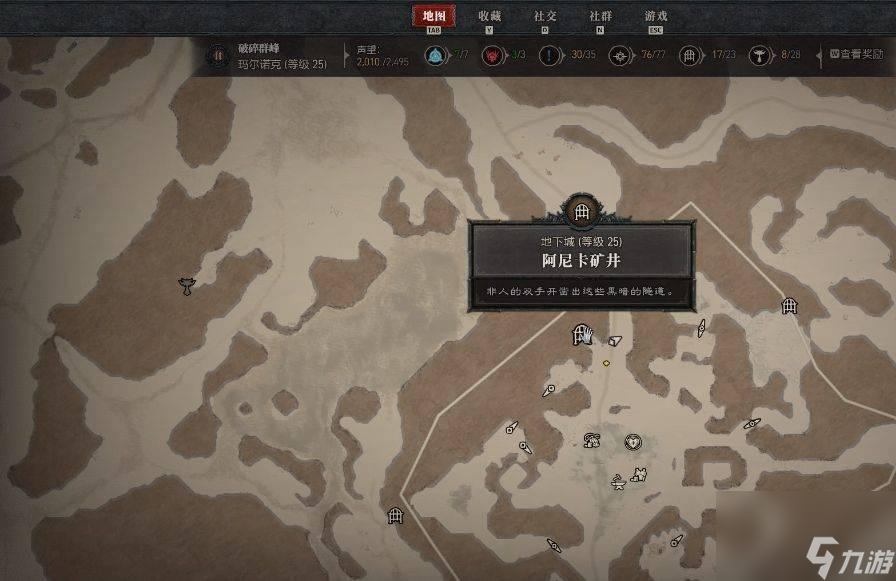The height and width of the screenshot is (581, 896).
Task: Click the Altar of Lilith statue marker on map
Action: [185, 285]
